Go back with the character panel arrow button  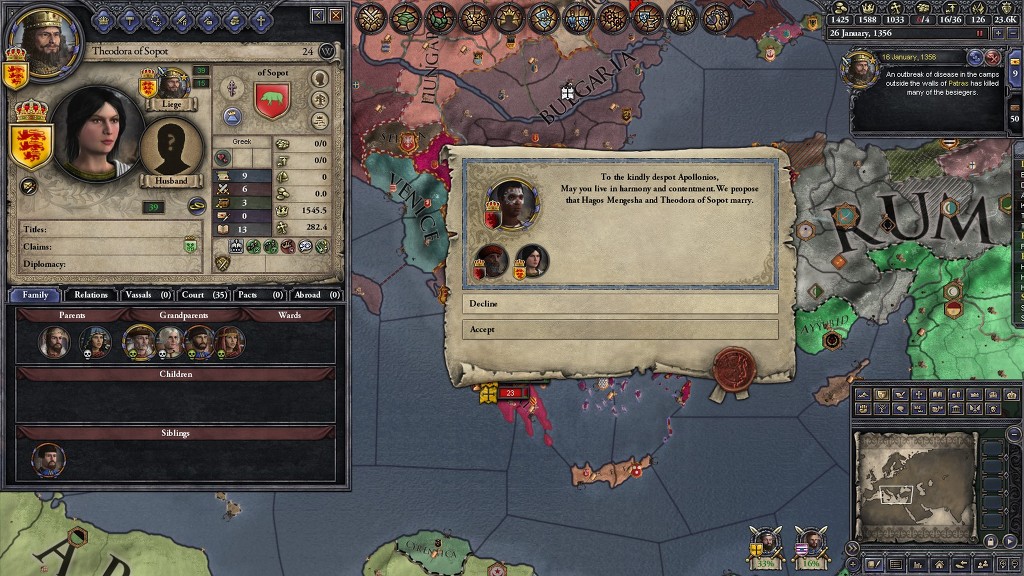tap(318, 15)
